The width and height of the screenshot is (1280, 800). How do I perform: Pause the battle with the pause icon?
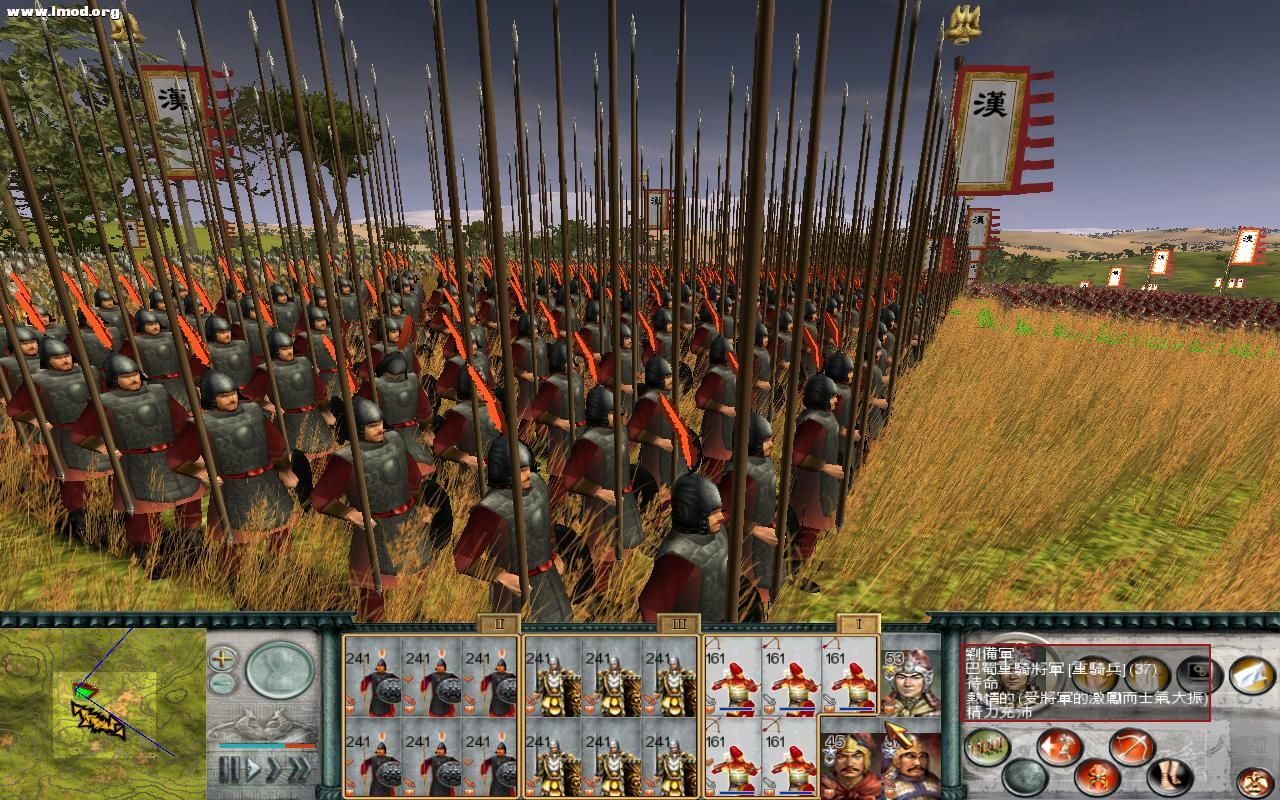point(229,766)
